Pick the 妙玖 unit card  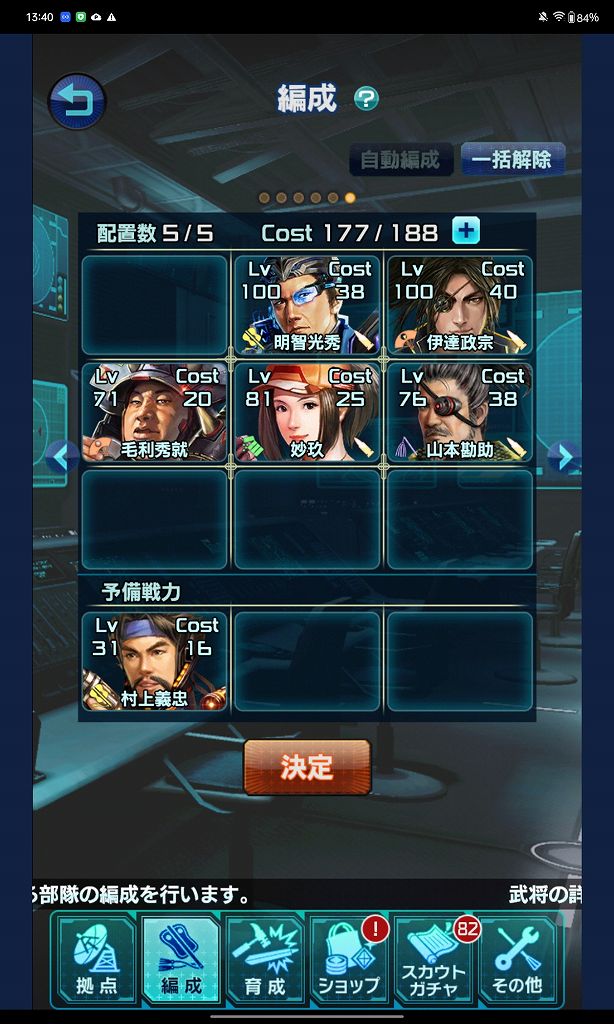[x=307, y=412]
